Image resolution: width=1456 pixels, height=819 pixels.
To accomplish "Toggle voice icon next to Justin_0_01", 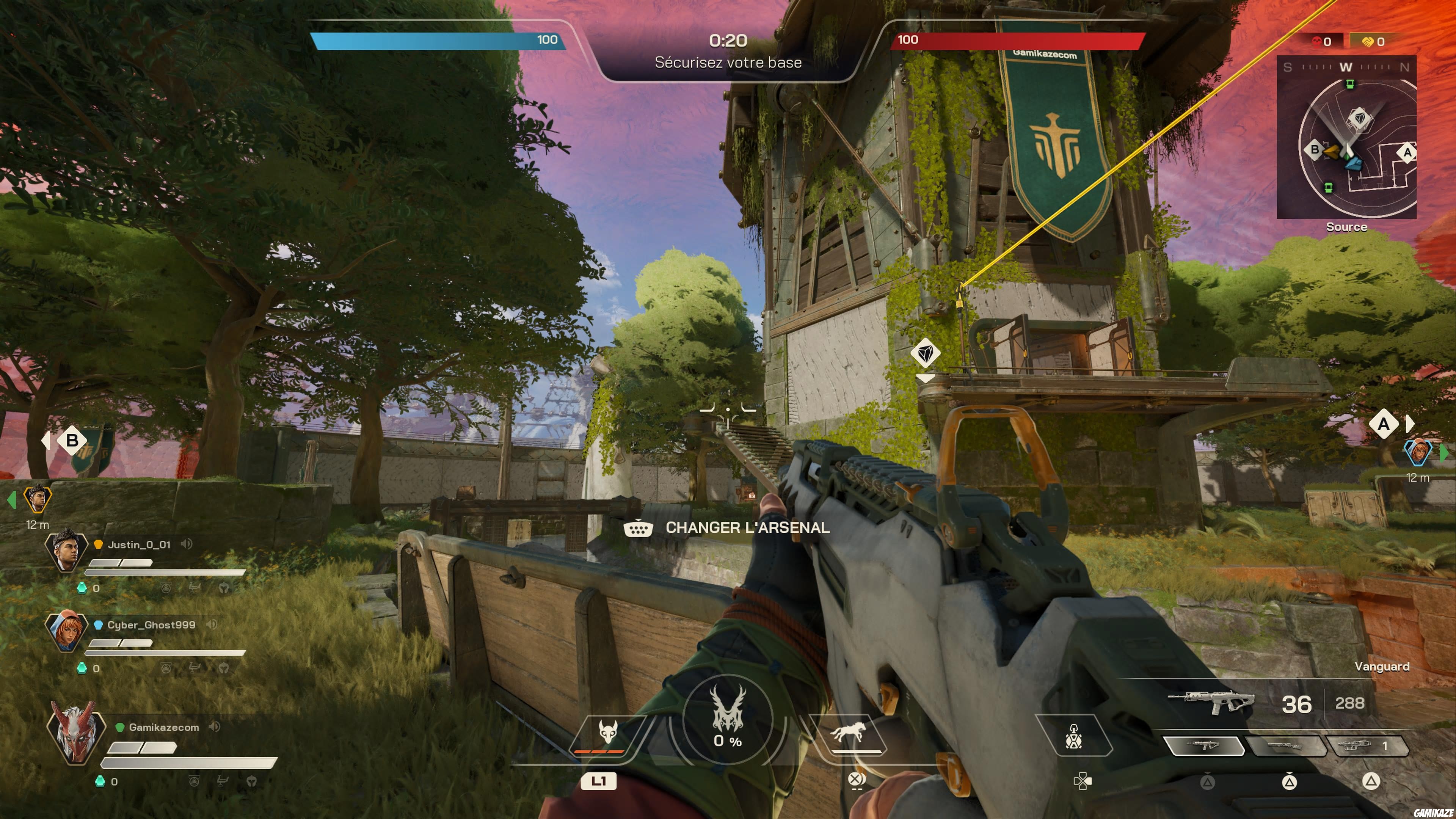I will (187, 544).
